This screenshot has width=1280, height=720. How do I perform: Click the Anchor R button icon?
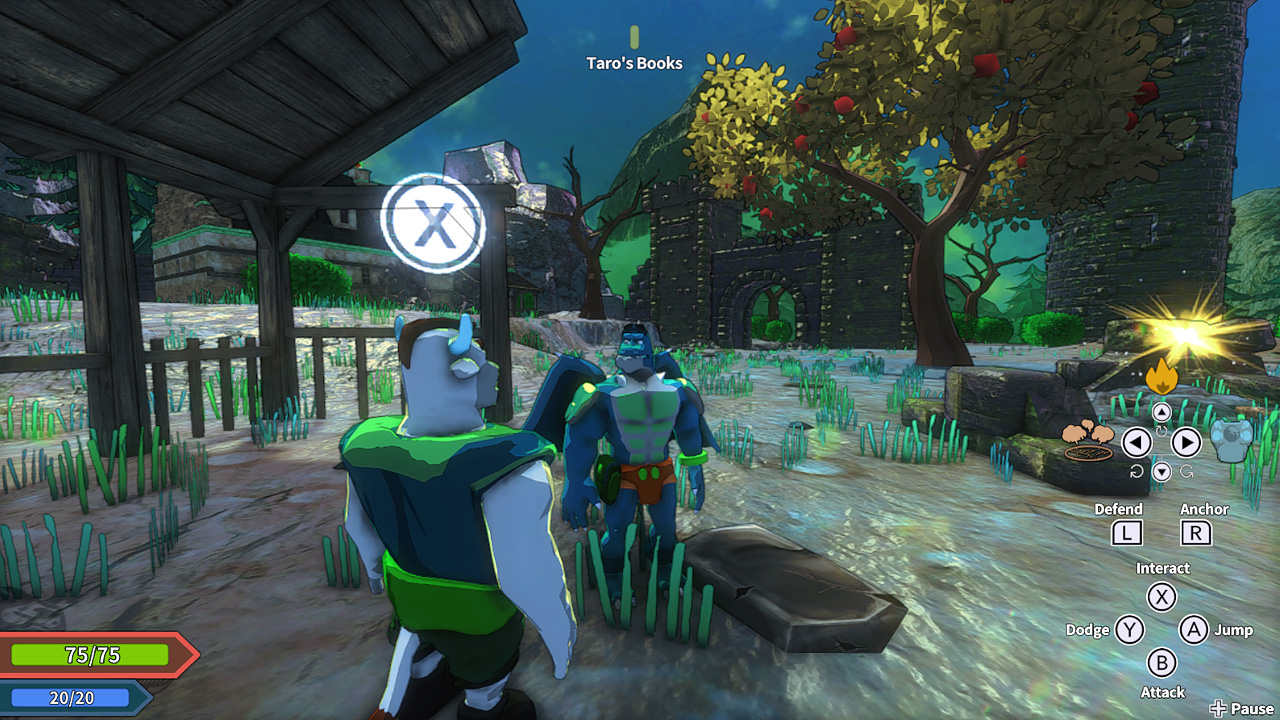tap(1196, 532)
